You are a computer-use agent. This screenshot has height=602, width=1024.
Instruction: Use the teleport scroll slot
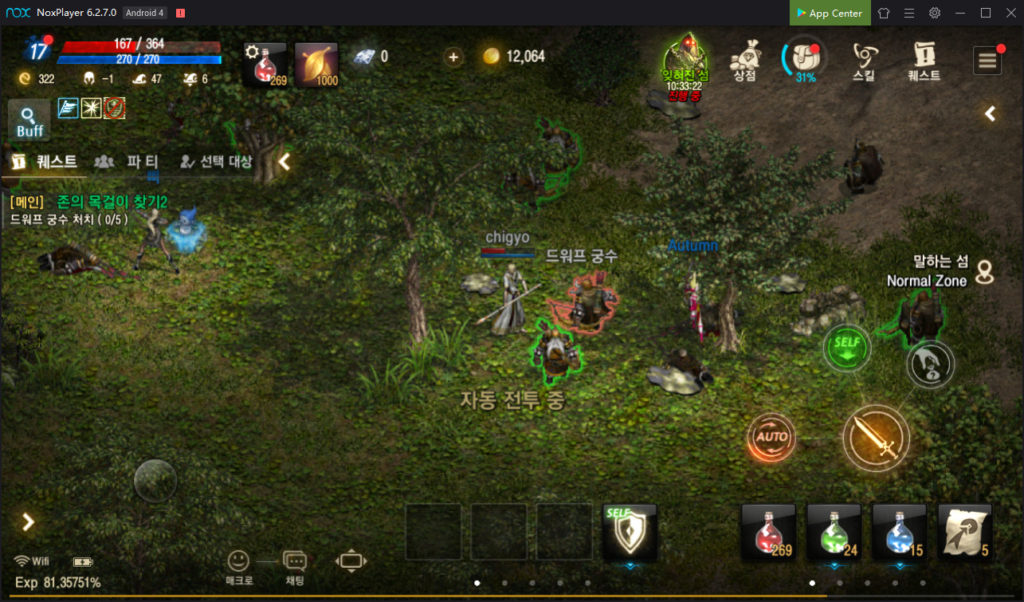click(x=965, y=531)
